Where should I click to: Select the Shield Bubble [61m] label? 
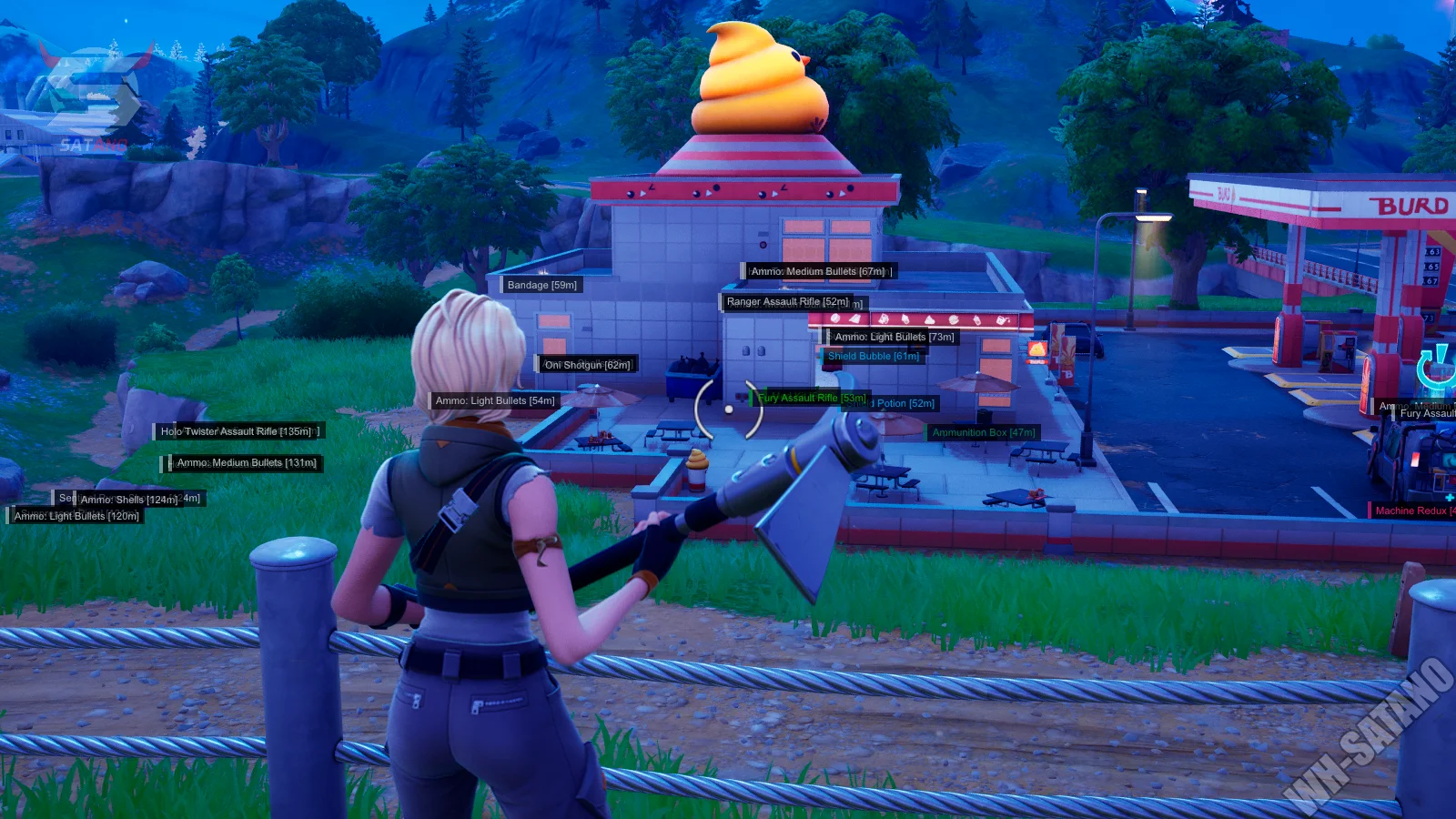(x=872, y=357)
